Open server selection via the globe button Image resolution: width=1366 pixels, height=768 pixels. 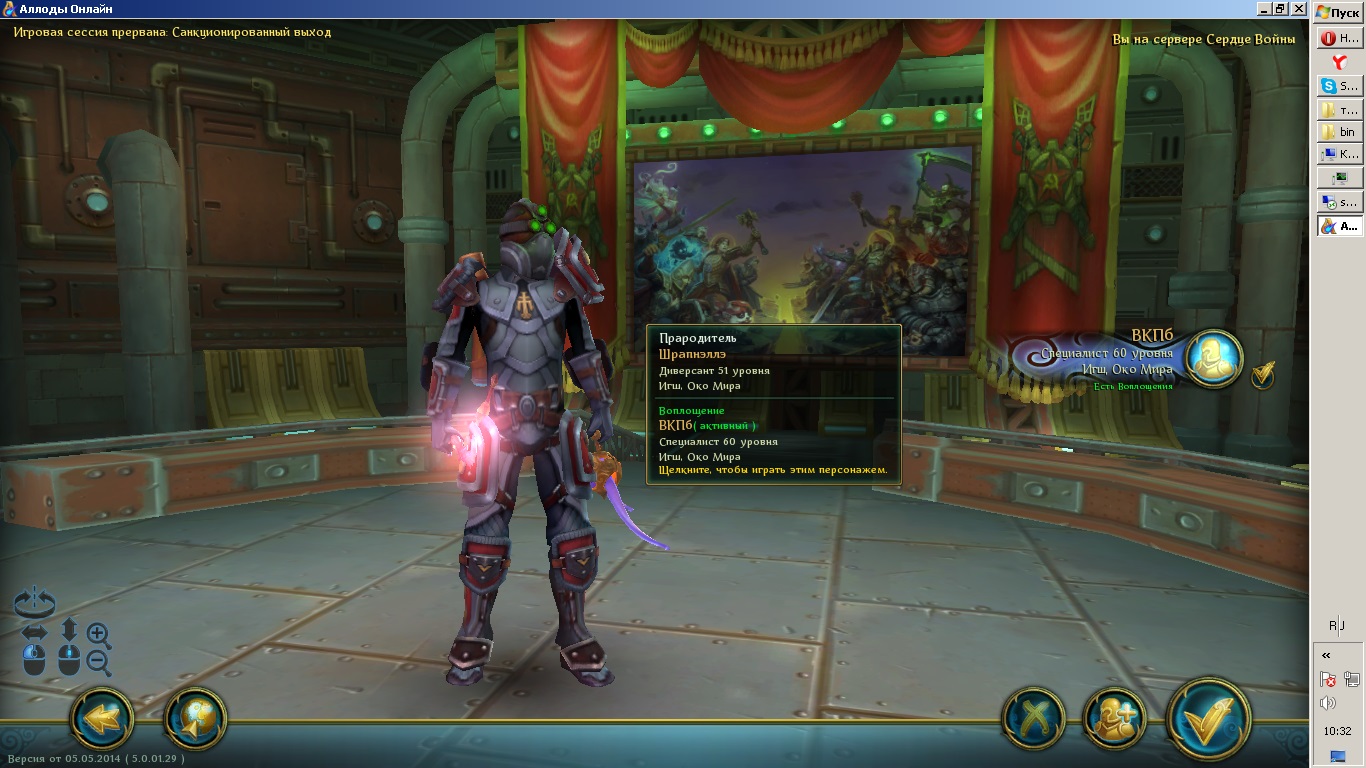click(195, 716)
